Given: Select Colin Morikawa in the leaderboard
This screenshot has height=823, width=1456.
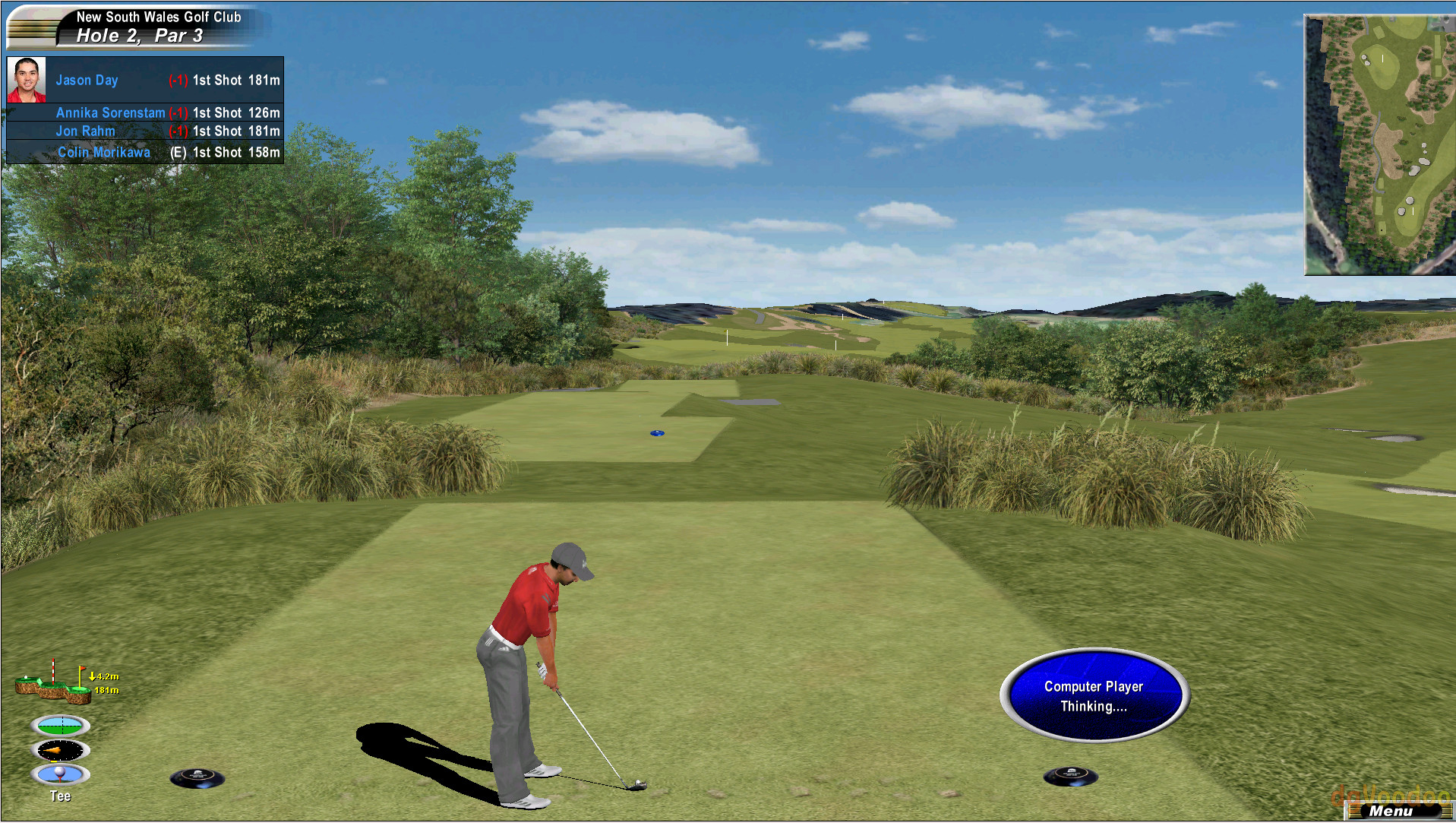Looking at the screenshot, I should point(104,152).
